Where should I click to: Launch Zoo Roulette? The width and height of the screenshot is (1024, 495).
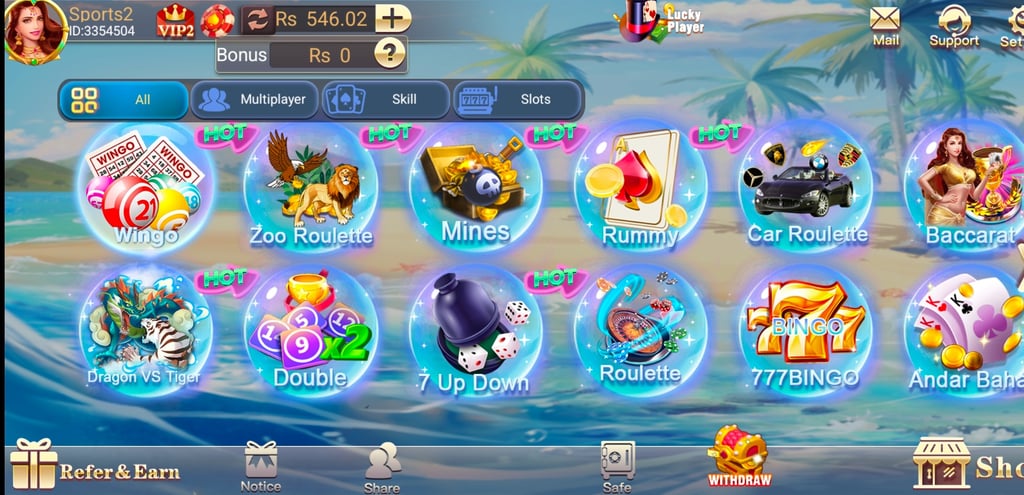coord(310,190)
